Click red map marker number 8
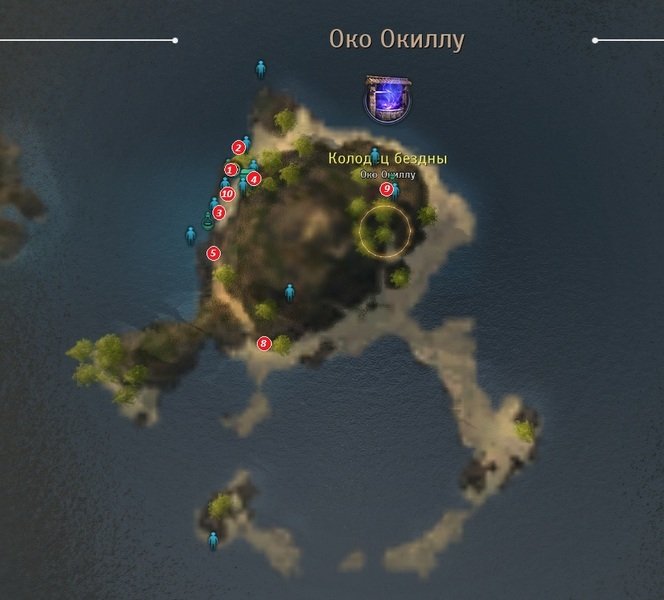The image size is (664, 600). pos(264,344)
